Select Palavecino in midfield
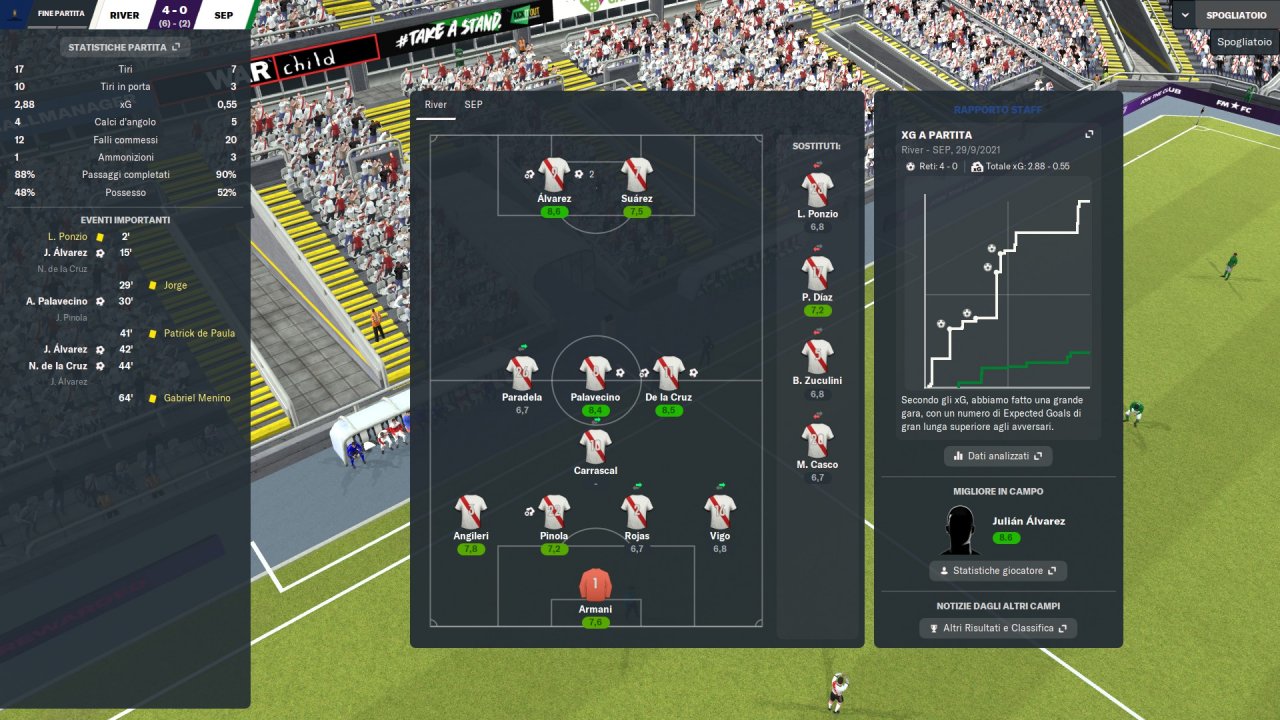 [595, 373]
